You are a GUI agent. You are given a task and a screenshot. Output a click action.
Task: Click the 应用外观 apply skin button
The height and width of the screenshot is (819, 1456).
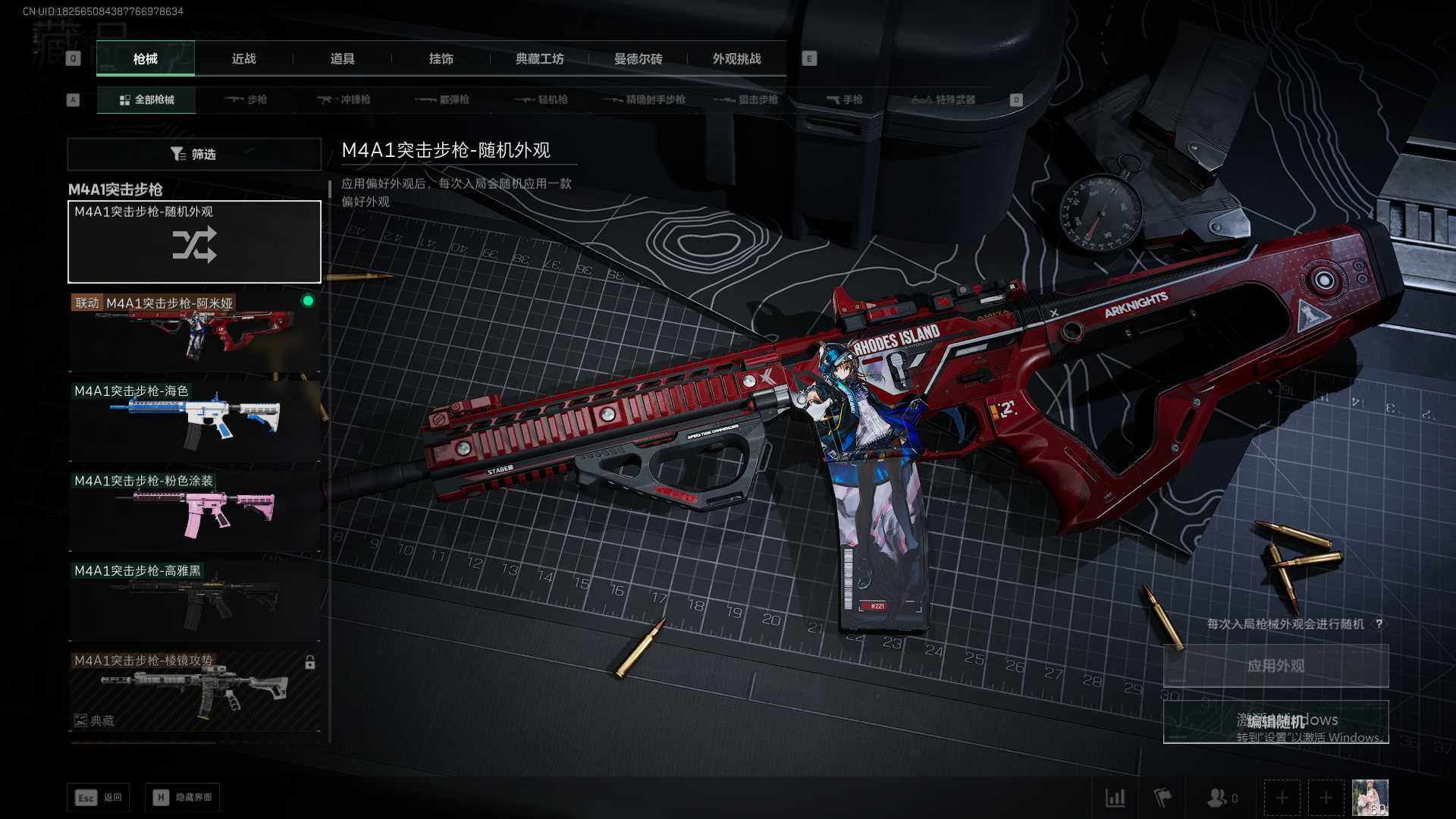coord(1276,666)
